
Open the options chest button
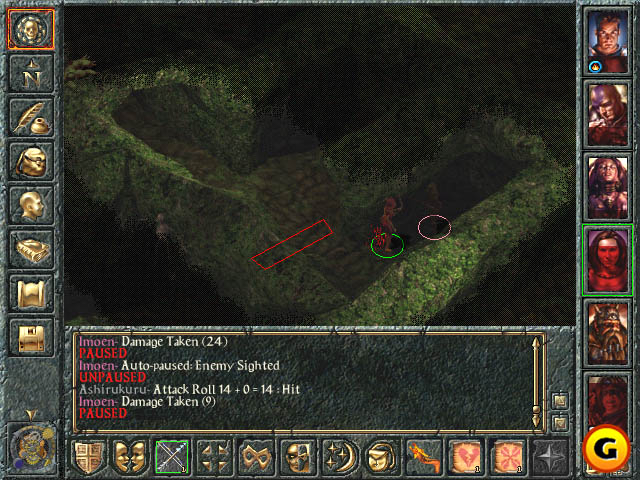coord(30,337)
